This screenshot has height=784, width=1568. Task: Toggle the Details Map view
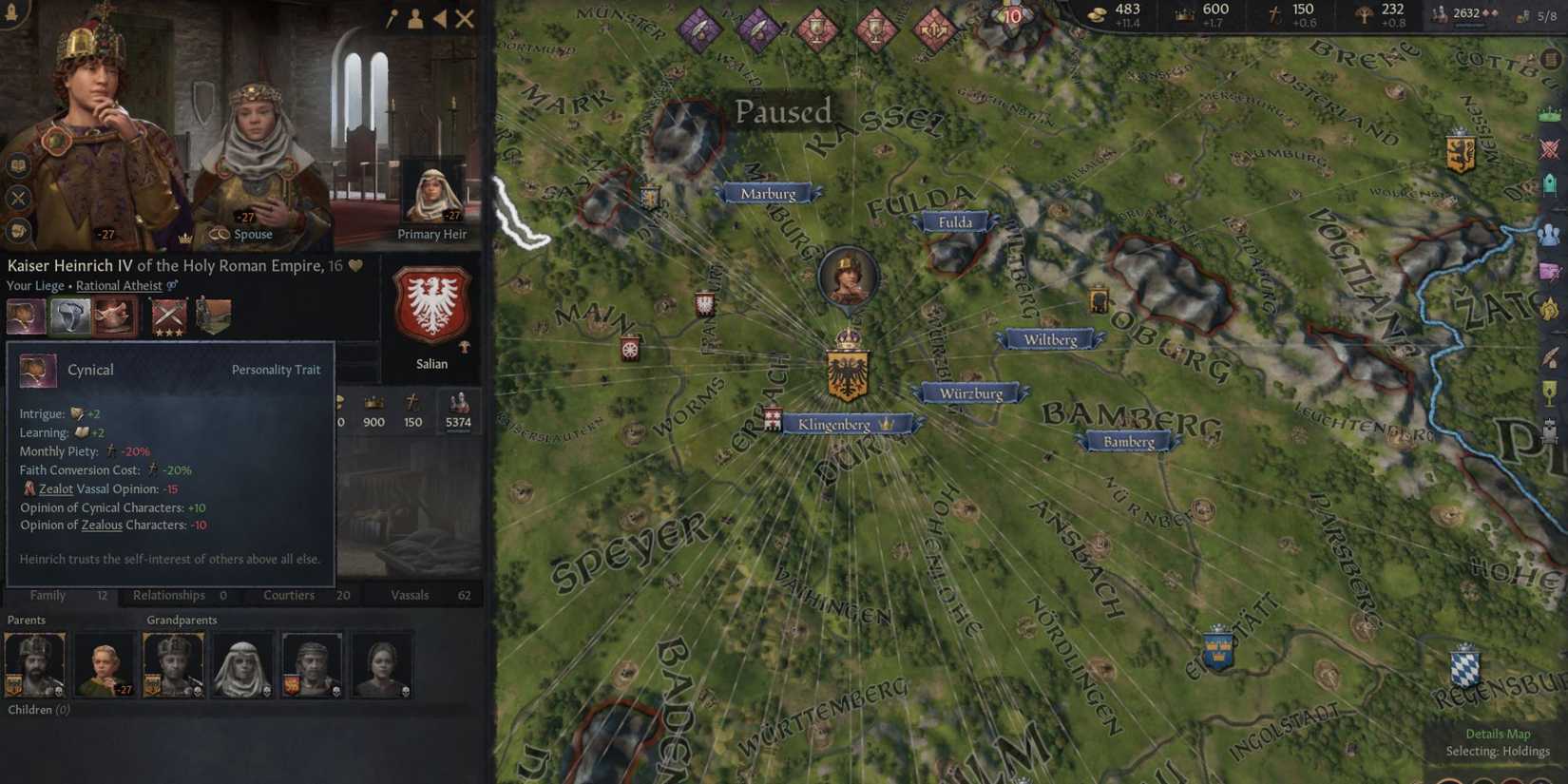[x=1499, y=734]
